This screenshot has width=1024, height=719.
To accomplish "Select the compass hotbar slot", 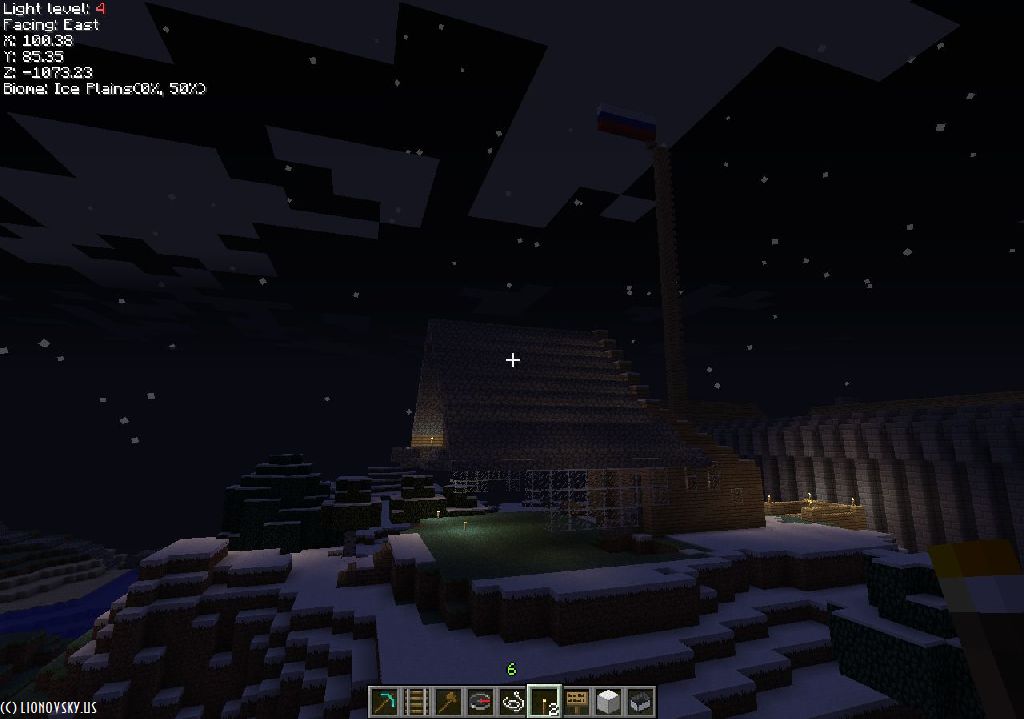I will point(480,701).
